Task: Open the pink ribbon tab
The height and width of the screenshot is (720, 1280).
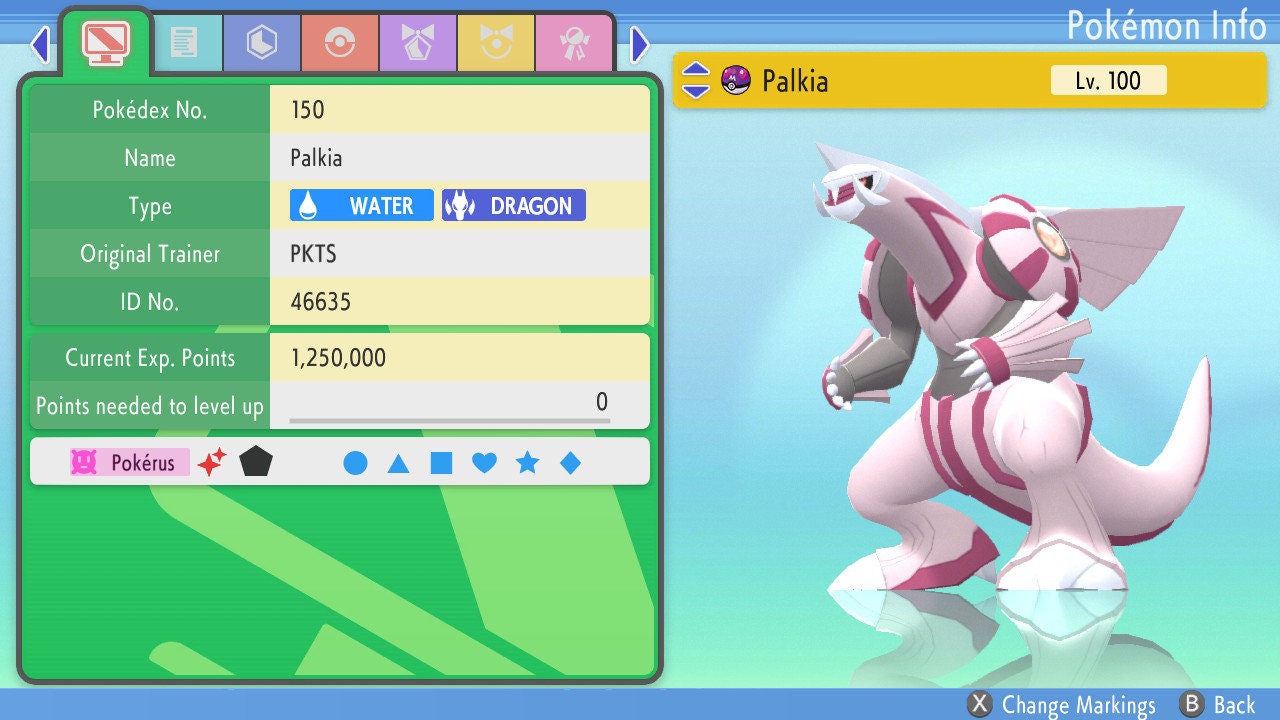Action: [x=574, y=43]
